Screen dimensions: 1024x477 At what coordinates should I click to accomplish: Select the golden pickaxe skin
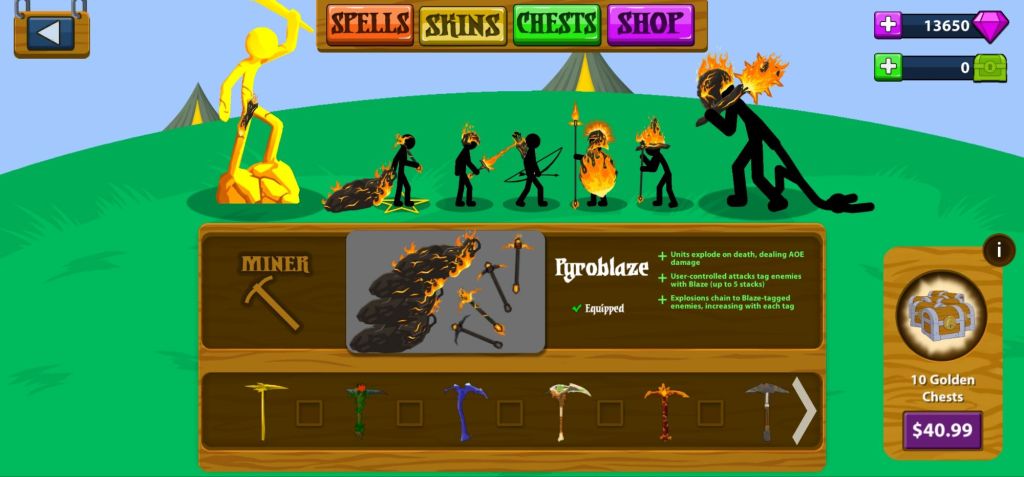[x=265, y=411]
